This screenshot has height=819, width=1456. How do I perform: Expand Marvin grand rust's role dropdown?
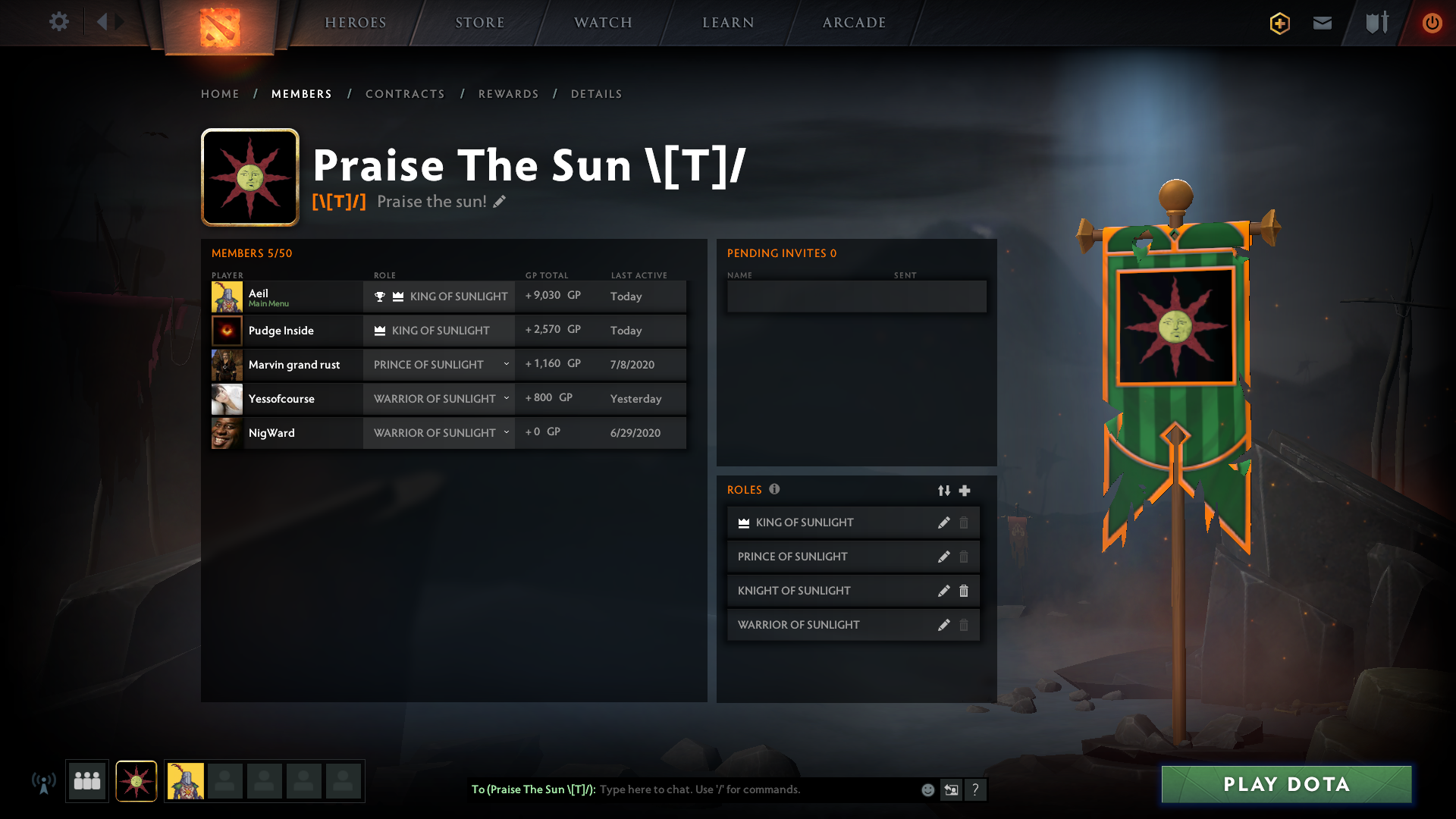(506, 365)
